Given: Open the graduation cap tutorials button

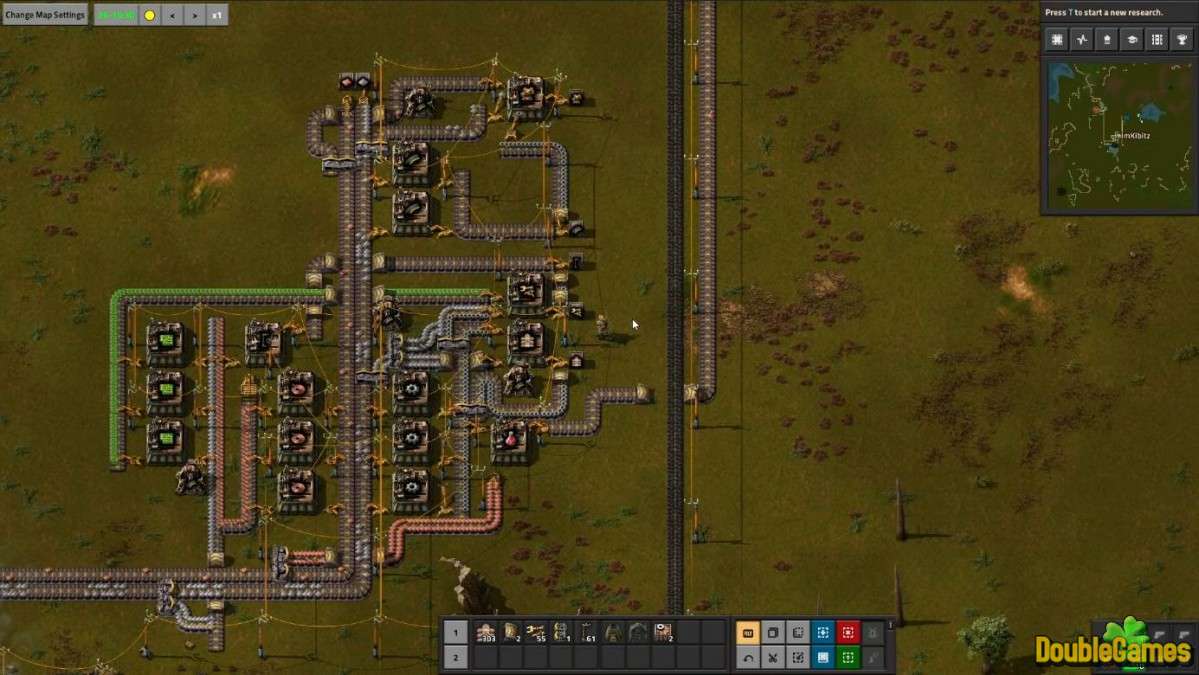Looking at the screenshot, I should (1132, 40).
